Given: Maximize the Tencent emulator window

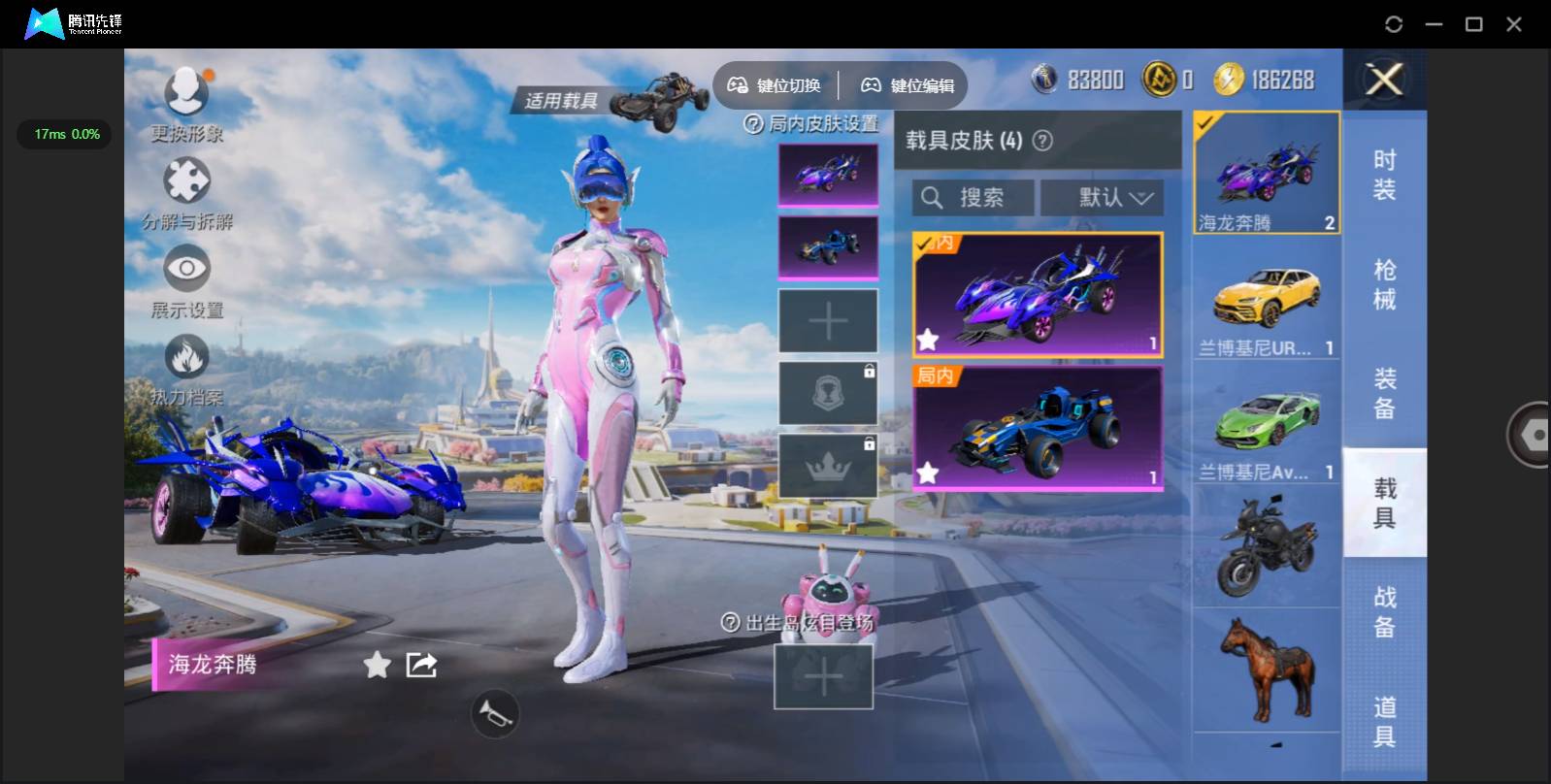Looking at the screenshot, I should 1473,24.
